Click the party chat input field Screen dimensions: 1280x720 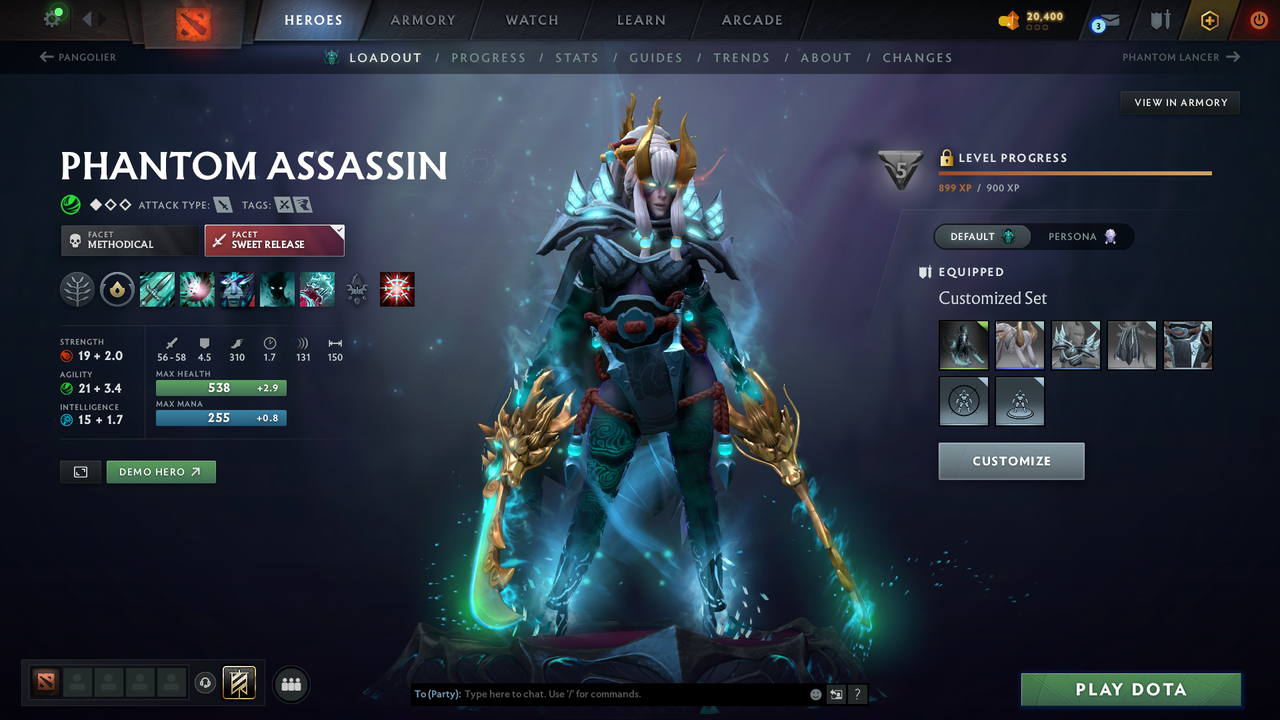[x=630, y=694]
